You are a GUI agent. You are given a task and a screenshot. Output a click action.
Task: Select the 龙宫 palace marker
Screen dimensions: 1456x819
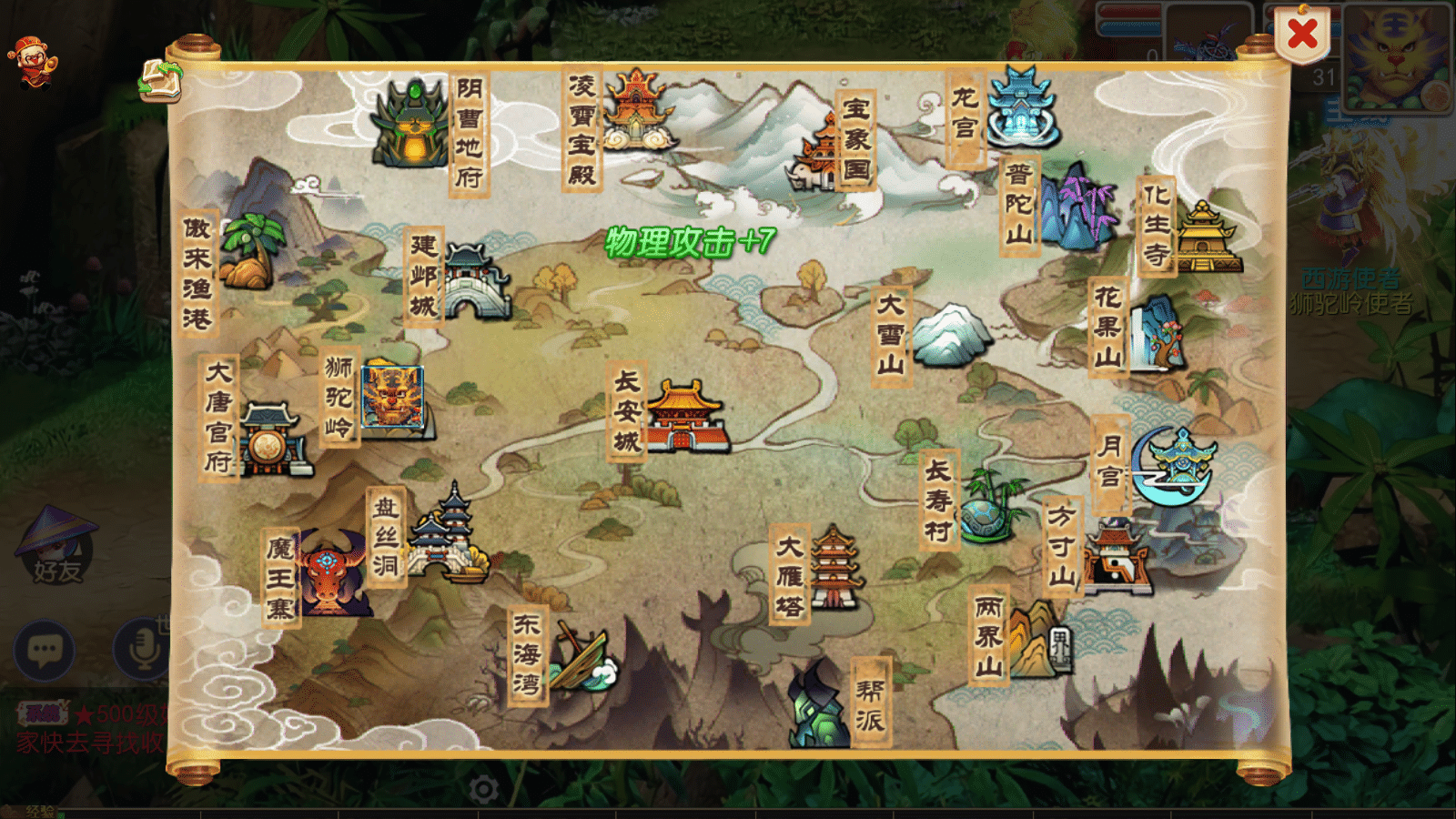(x=1021, y=111)
